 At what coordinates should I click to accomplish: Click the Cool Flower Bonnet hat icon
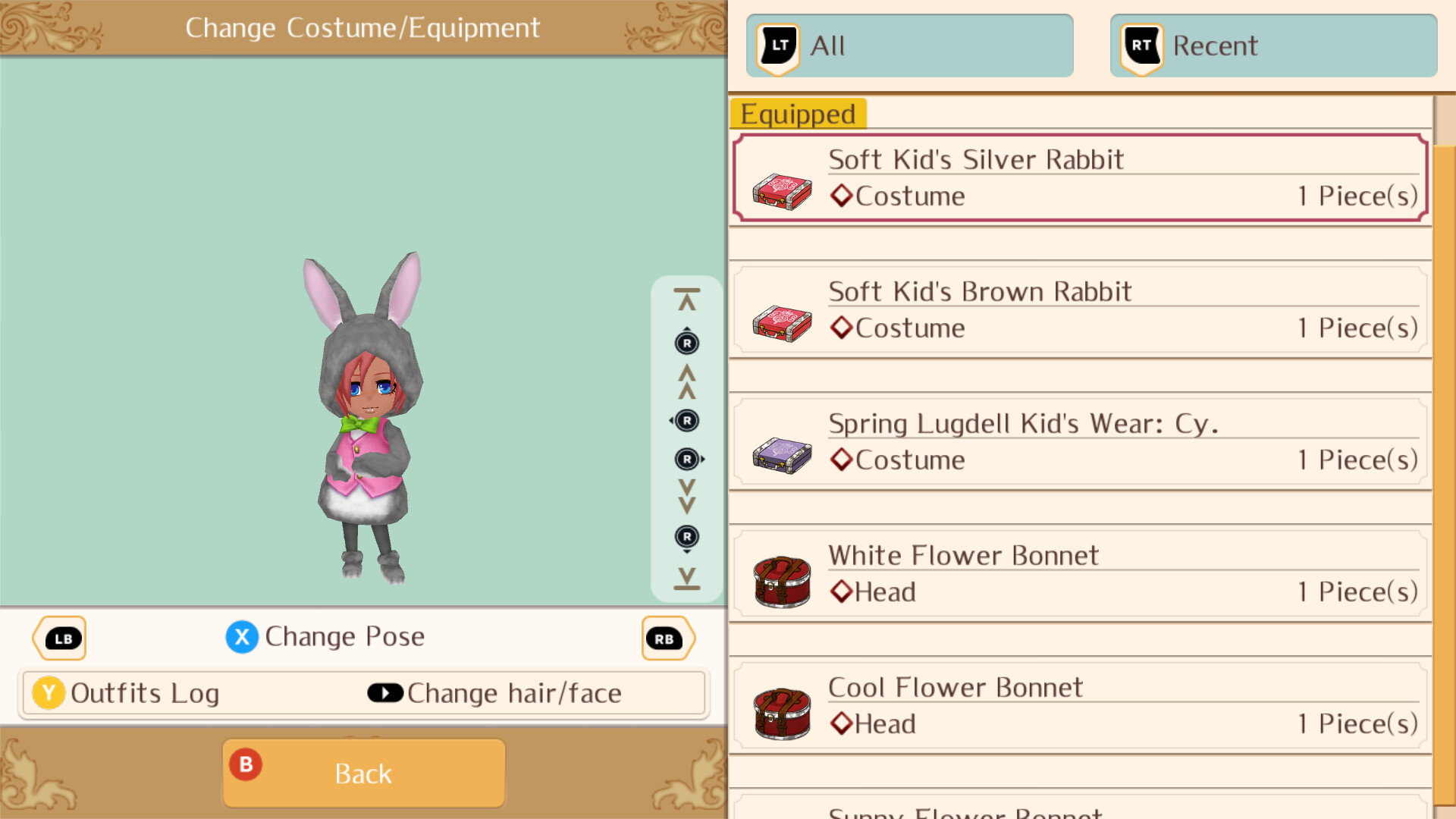(781, 713)
